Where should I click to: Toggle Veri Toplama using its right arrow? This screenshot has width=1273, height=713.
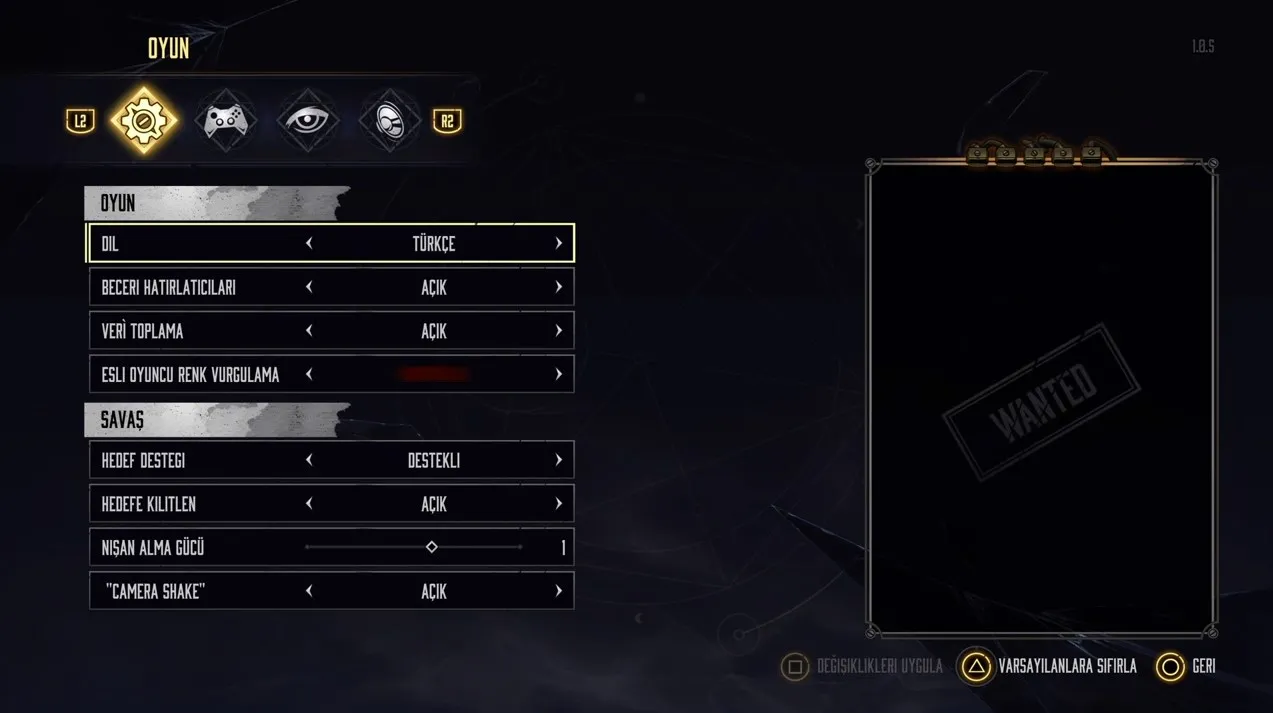coord(558,331)
